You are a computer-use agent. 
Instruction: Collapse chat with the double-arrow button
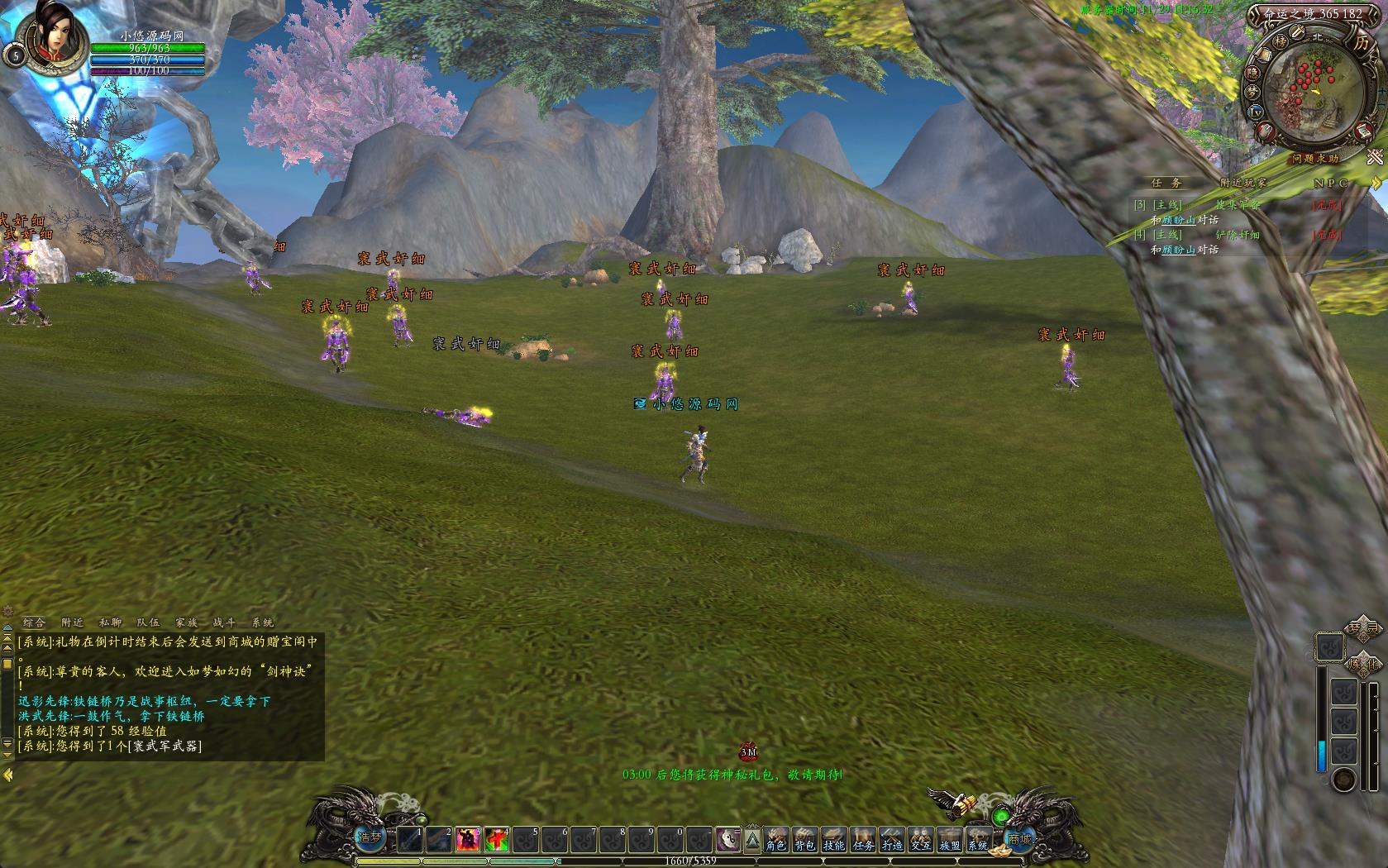point(7,775)
